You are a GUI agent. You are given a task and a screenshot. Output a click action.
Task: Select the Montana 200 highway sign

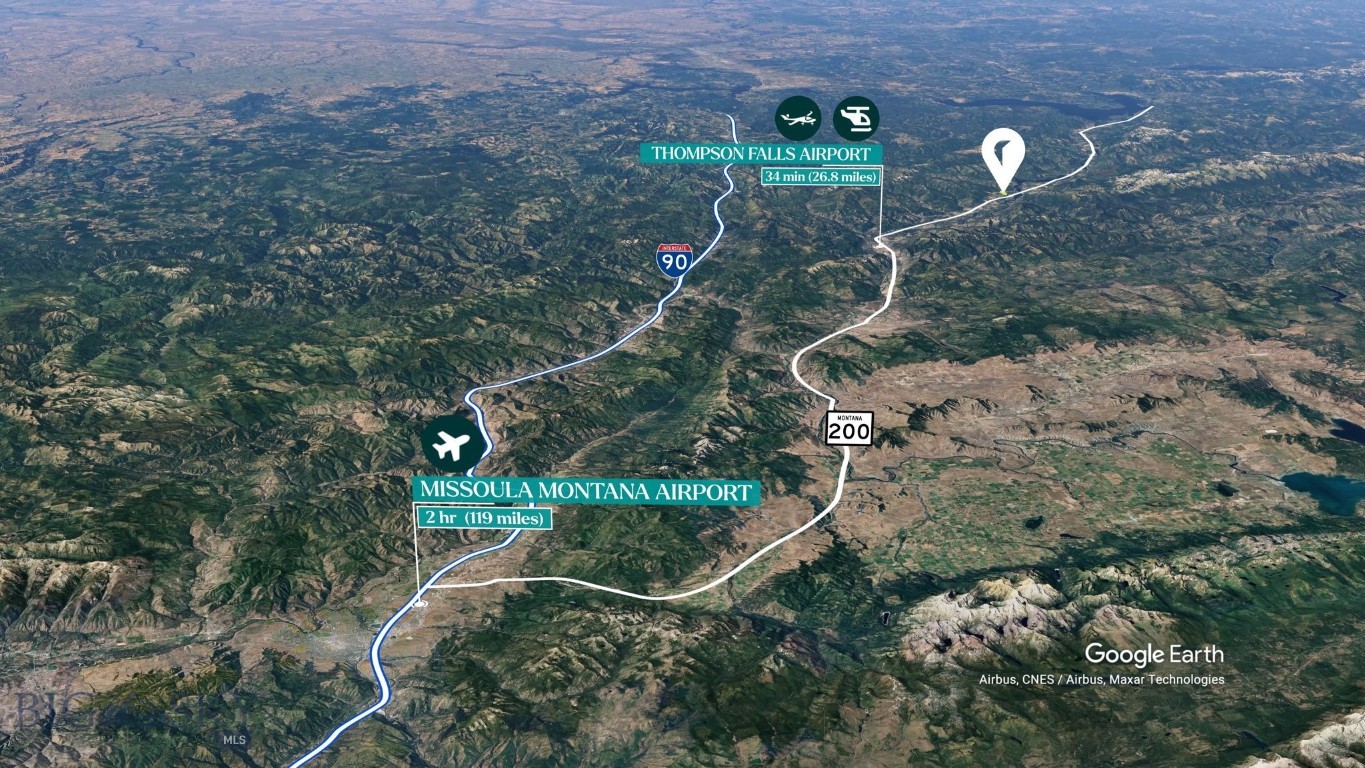(849, 428)
